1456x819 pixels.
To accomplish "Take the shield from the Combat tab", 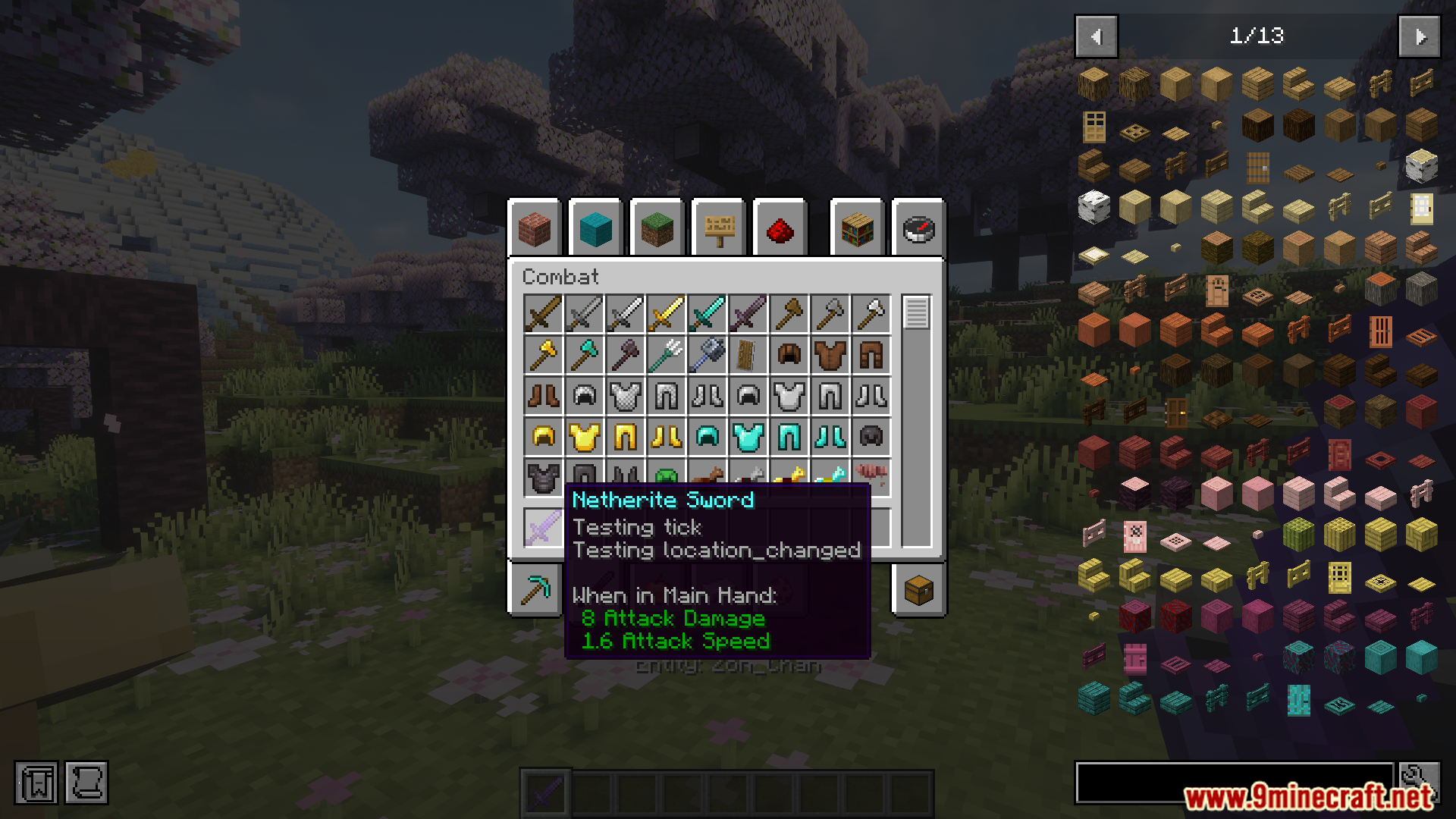I will pyautogui.click(x=748, y=355).
